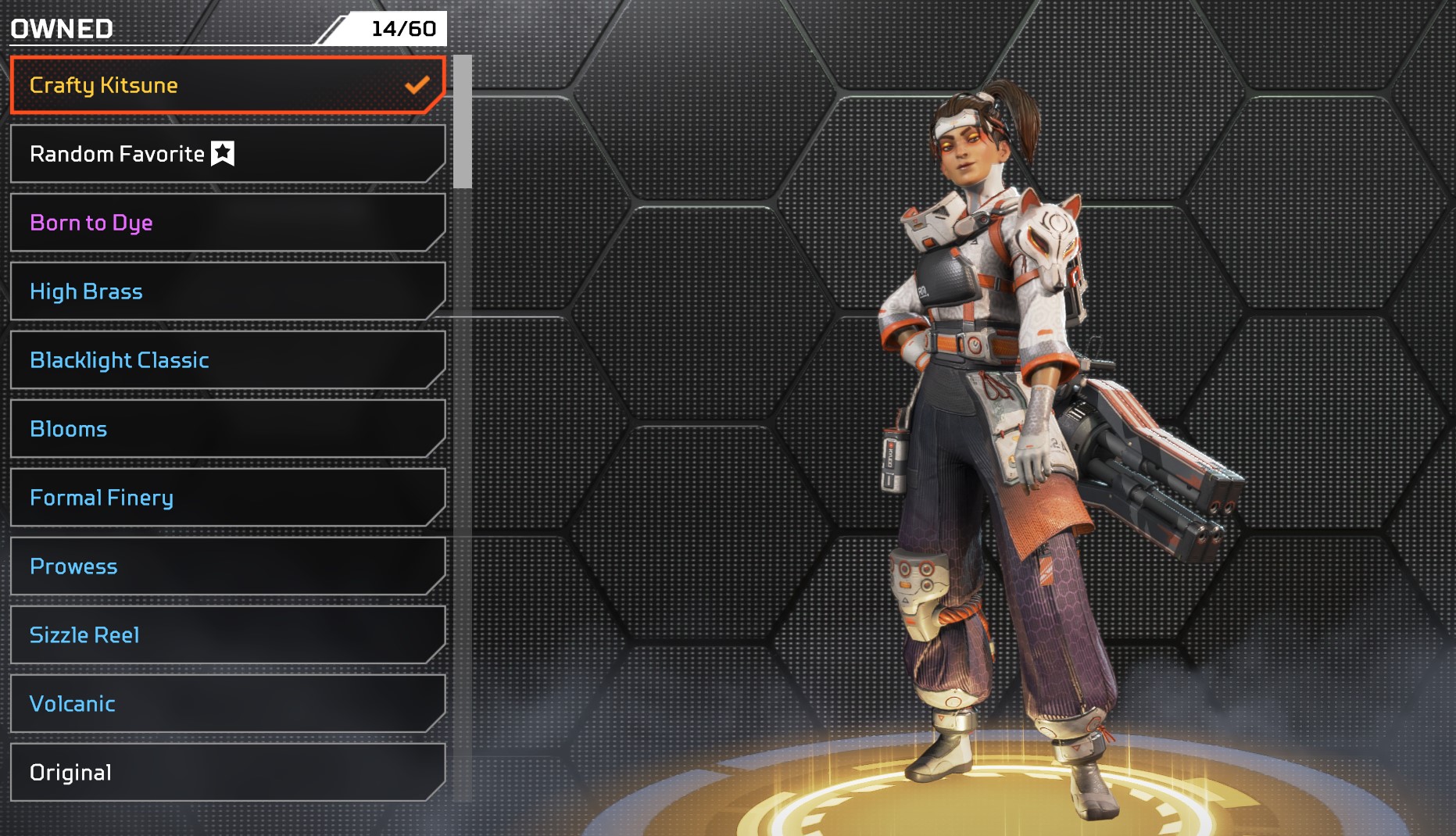This screenshot has height=836, width=1456.
Task: Equip the Born to Dye skin
Action: coord(227,223)
